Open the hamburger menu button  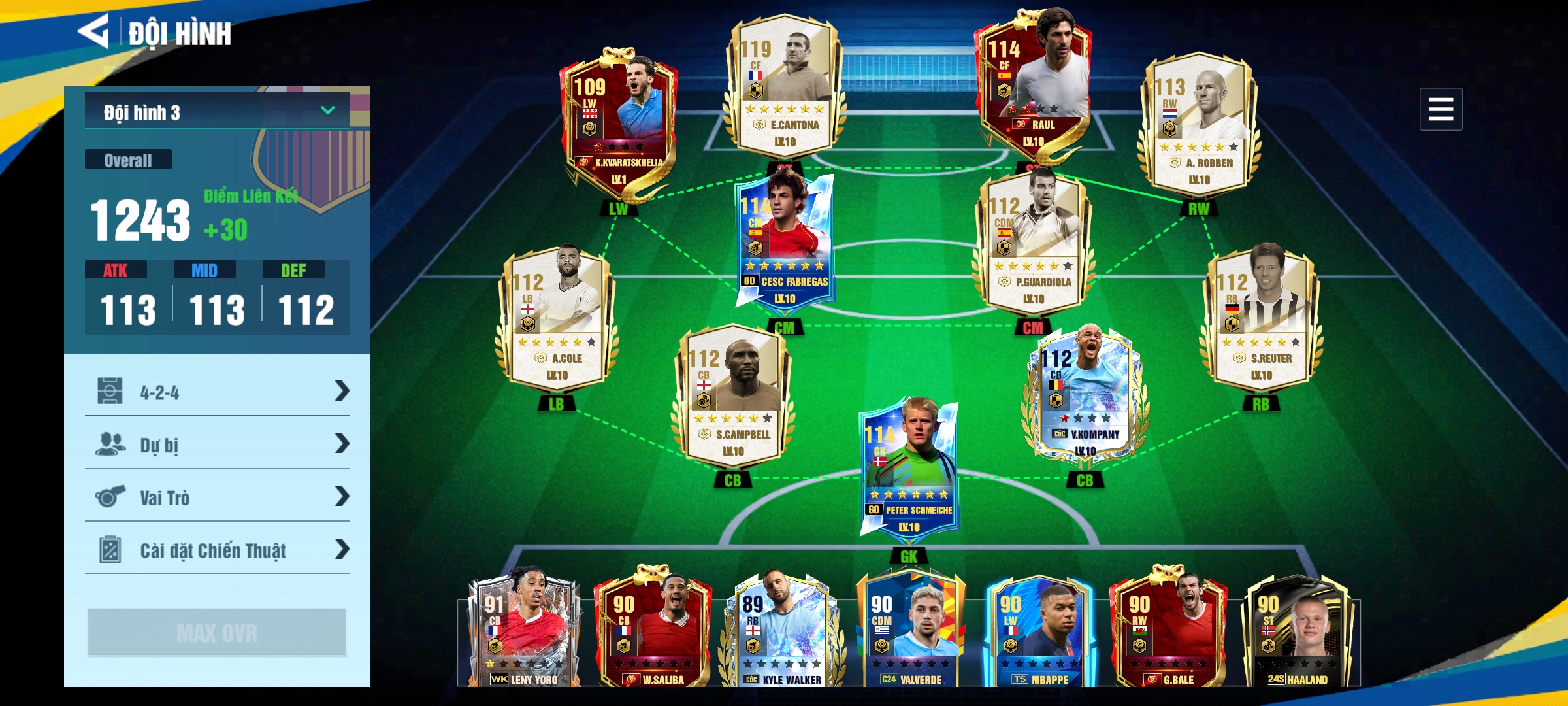(x=1440, y=109)
